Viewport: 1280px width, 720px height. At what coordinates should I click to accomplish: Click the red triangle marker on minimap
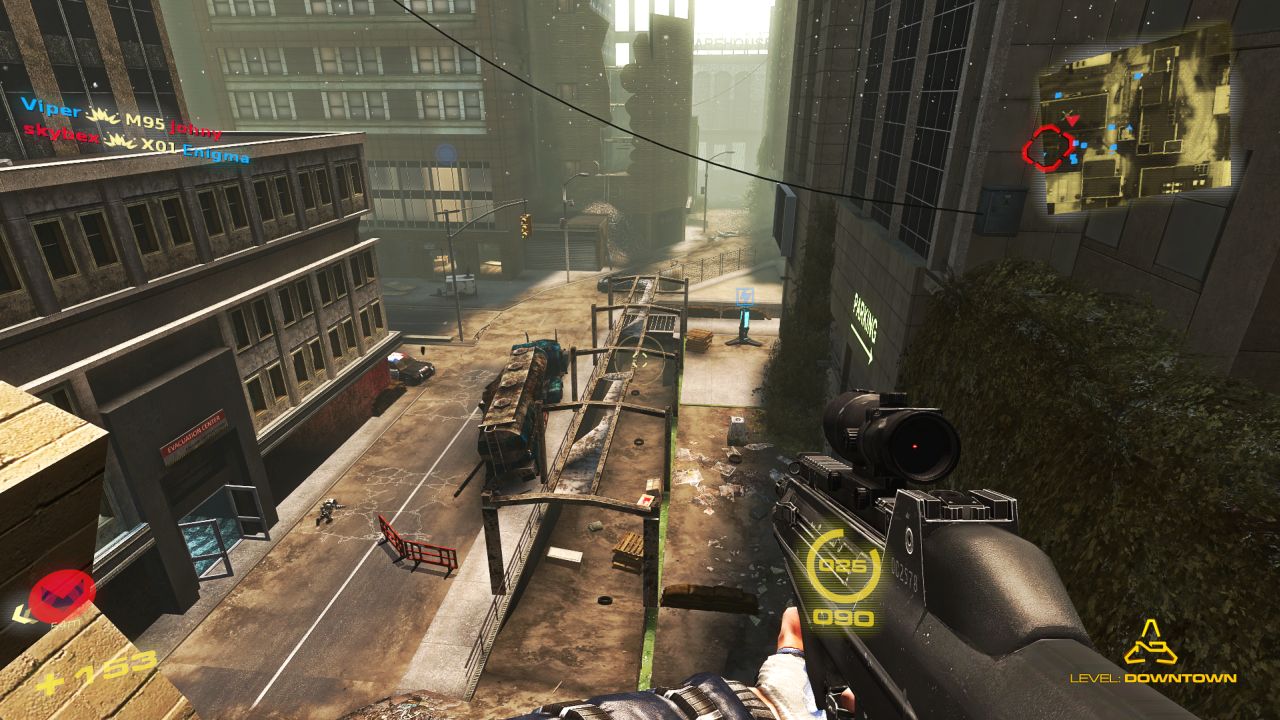(1072, 121)
